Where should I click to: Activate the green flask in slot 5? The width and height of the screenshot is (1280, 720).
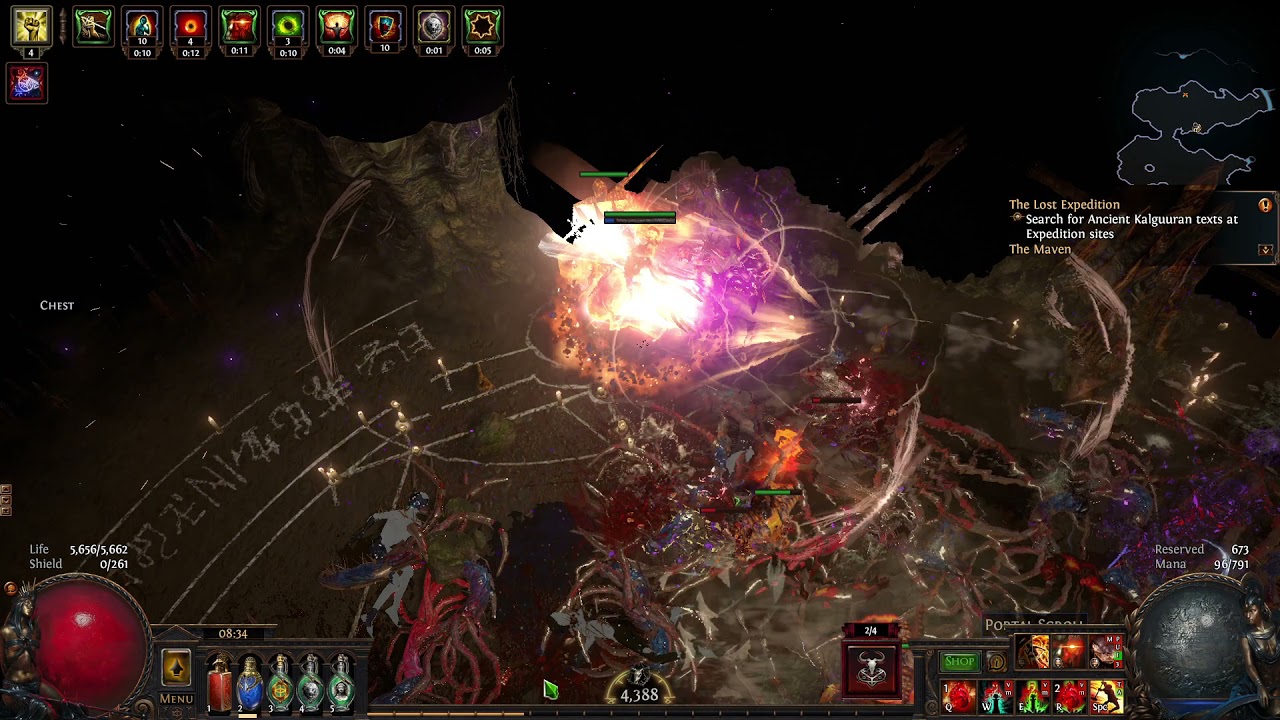point(341,684)
